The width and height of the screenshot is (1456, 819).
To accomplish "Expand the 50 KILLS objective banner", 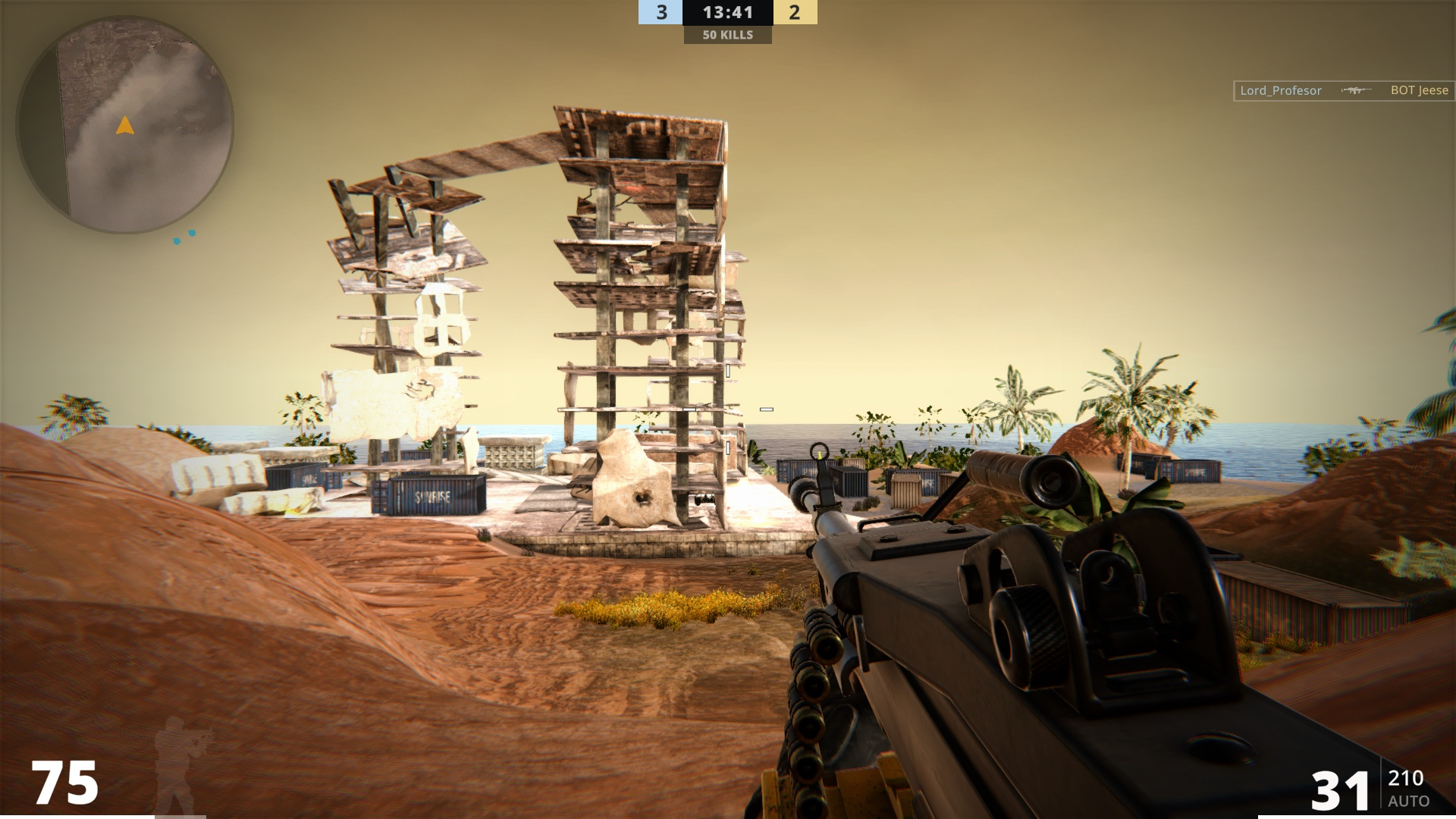I will coord(728,34).
